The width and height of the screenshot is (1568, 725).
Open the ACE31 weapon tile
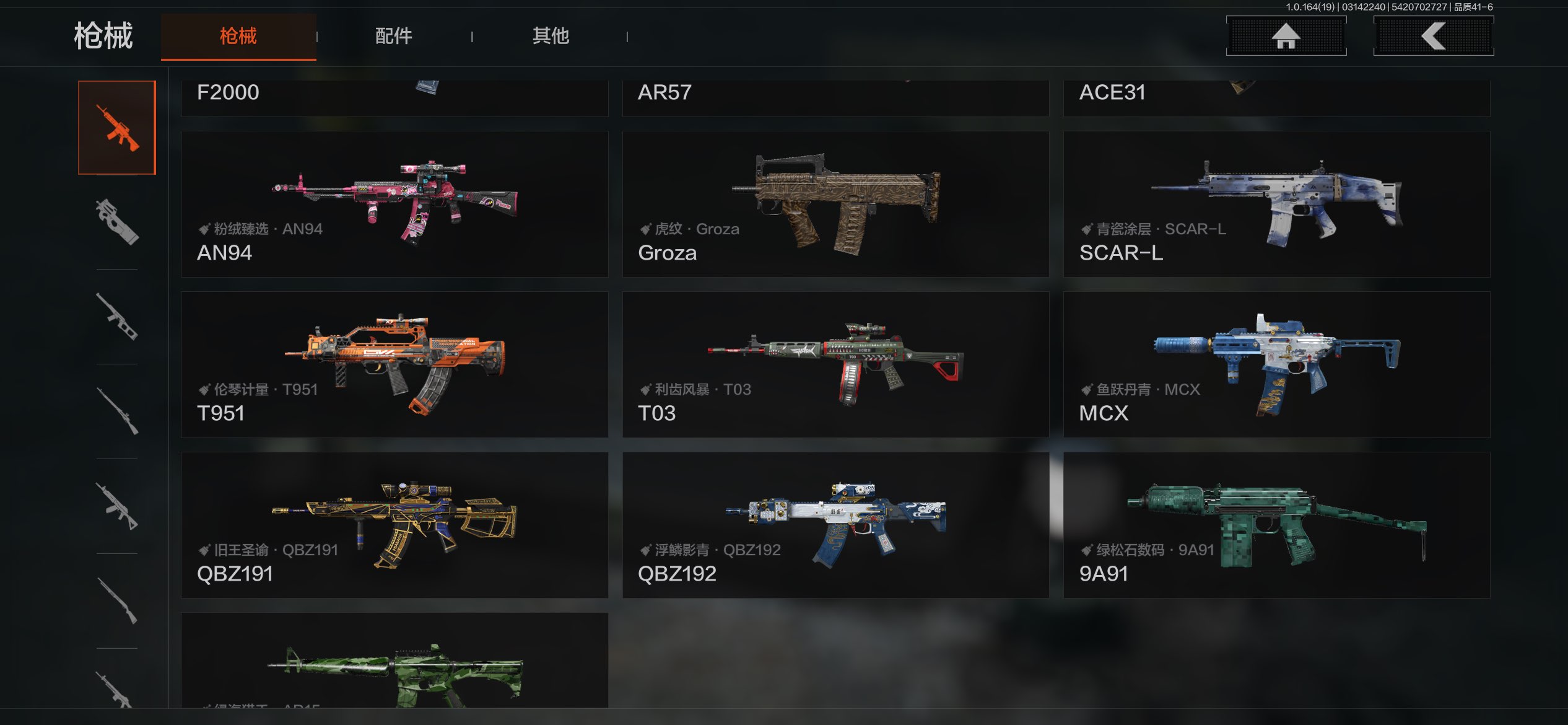[1276, 97]
